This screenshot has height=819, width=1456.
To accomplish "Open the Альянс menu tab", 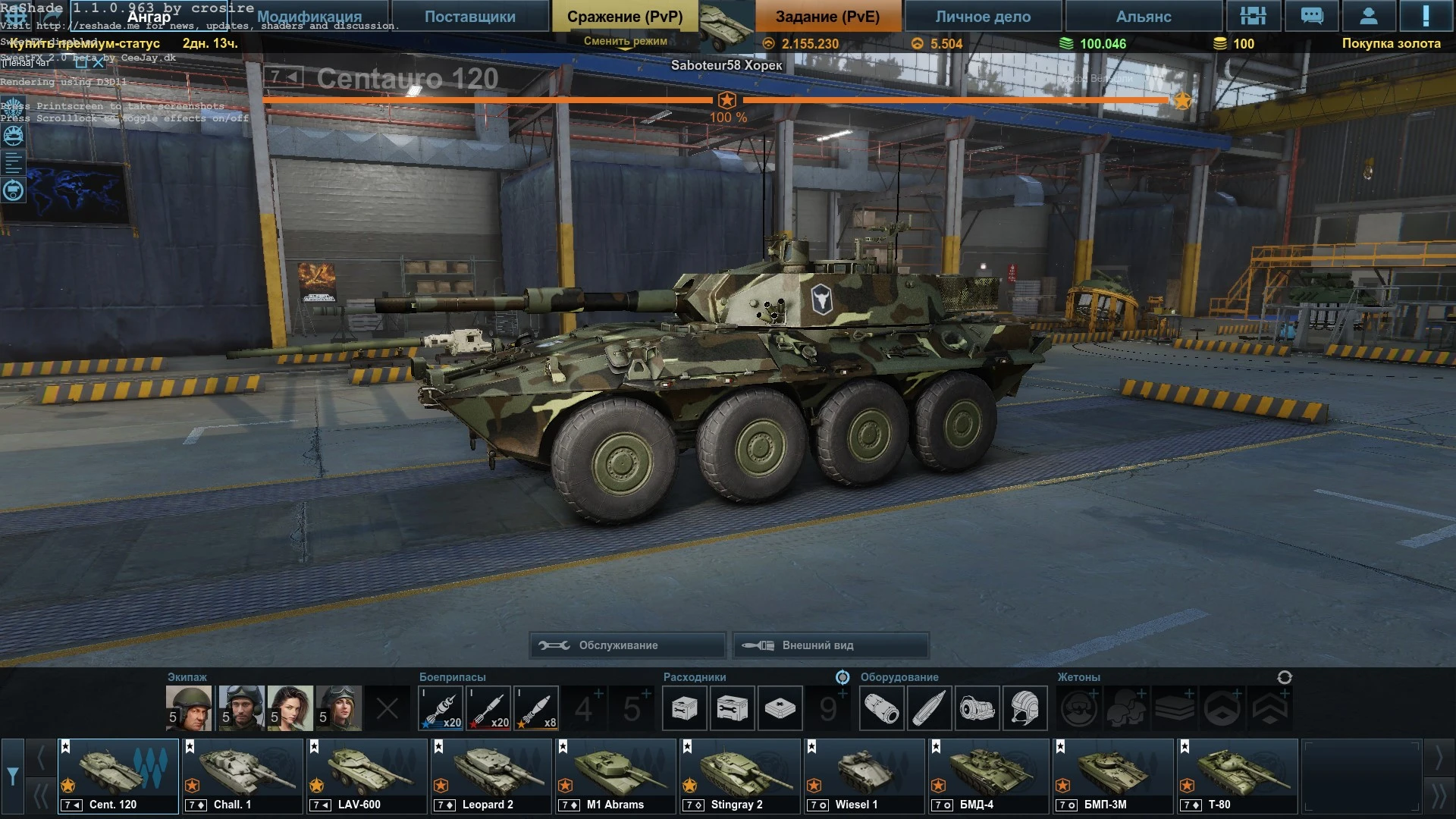I will [x=1143, y=15].
